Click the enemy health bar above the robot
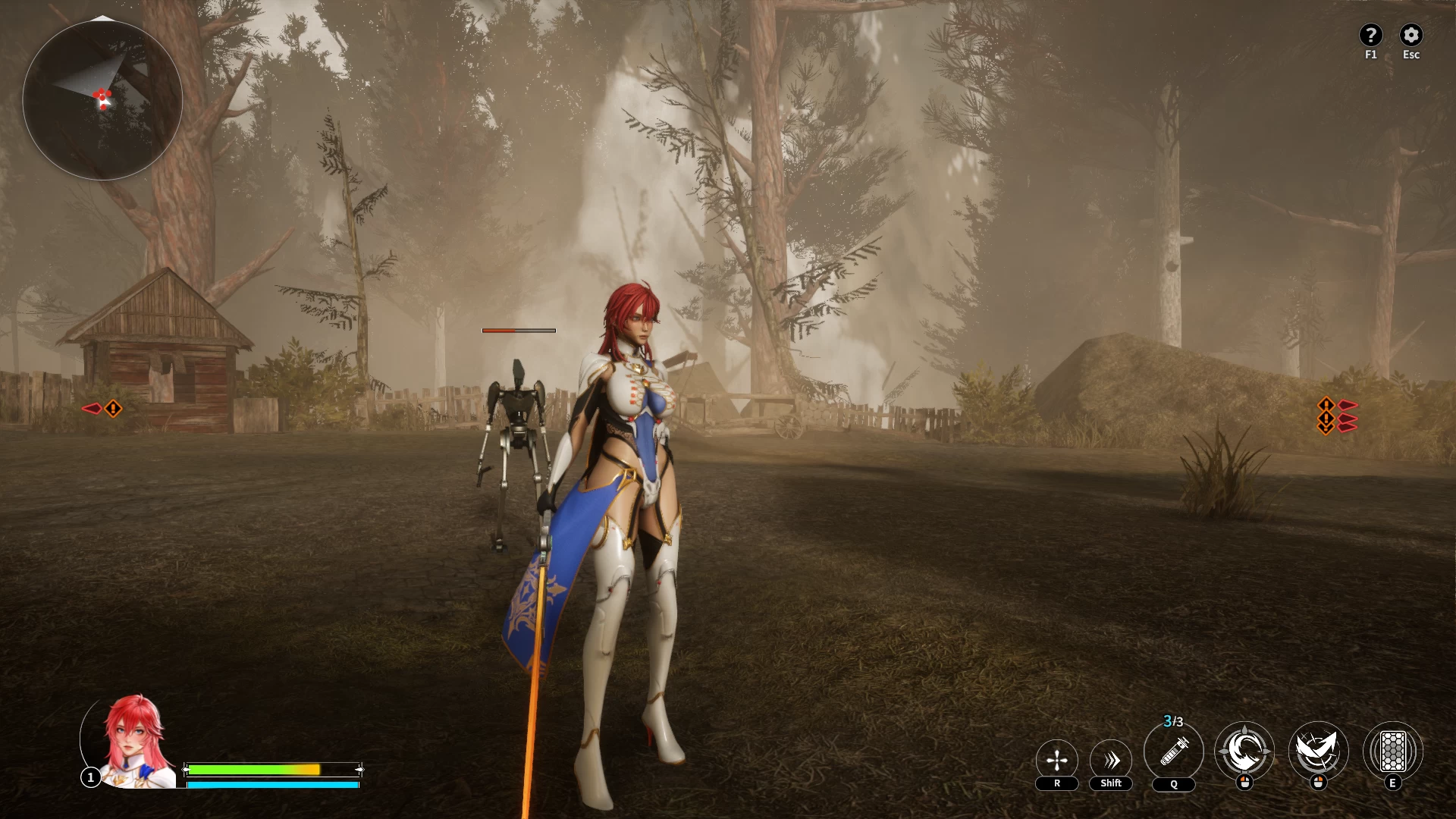The height and width of the screenshot is (819, 1456). pyautogui.click(x=518, y=330)
